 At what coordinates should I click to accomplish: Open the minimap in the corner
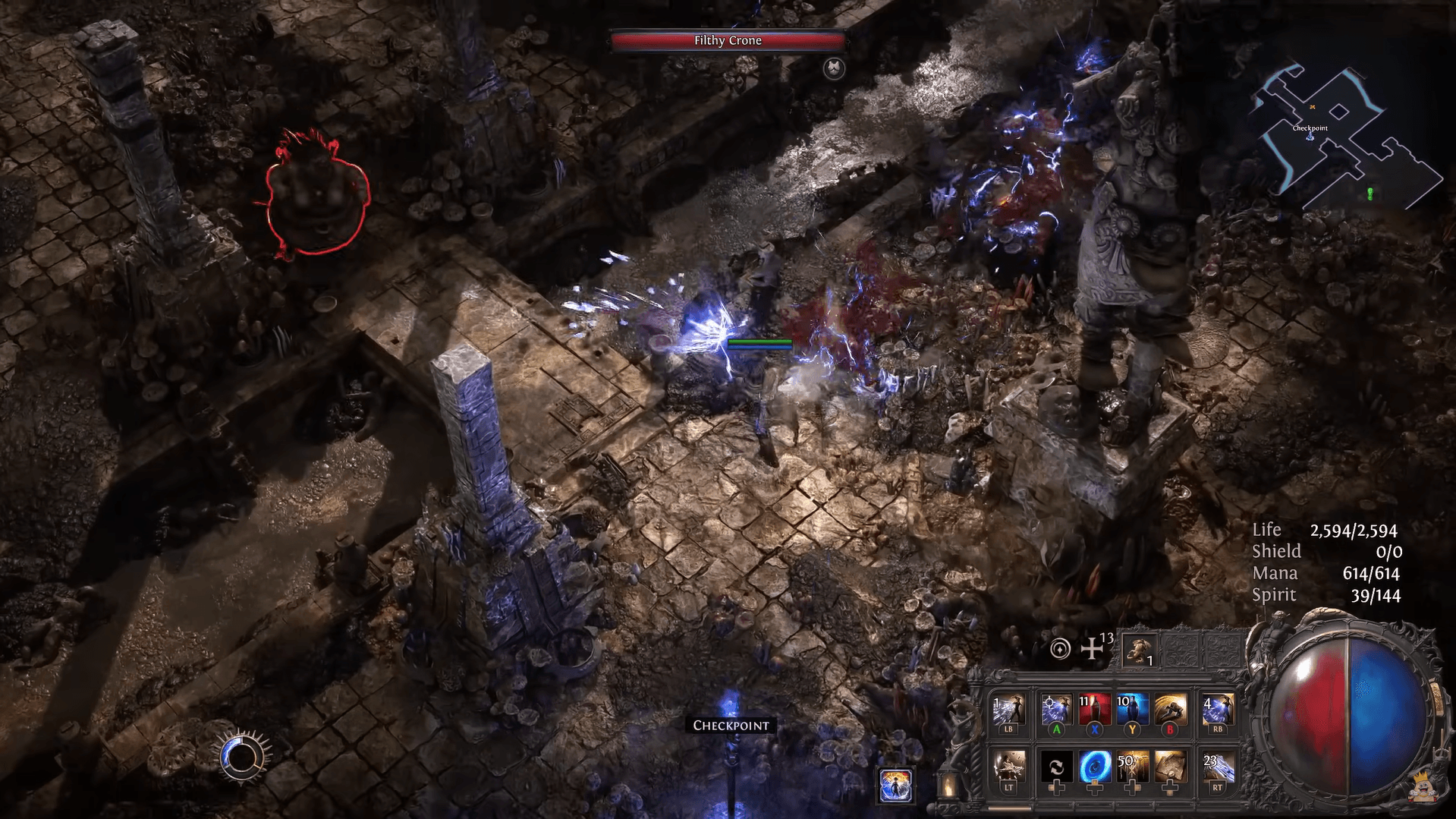tap(1345, 137)
